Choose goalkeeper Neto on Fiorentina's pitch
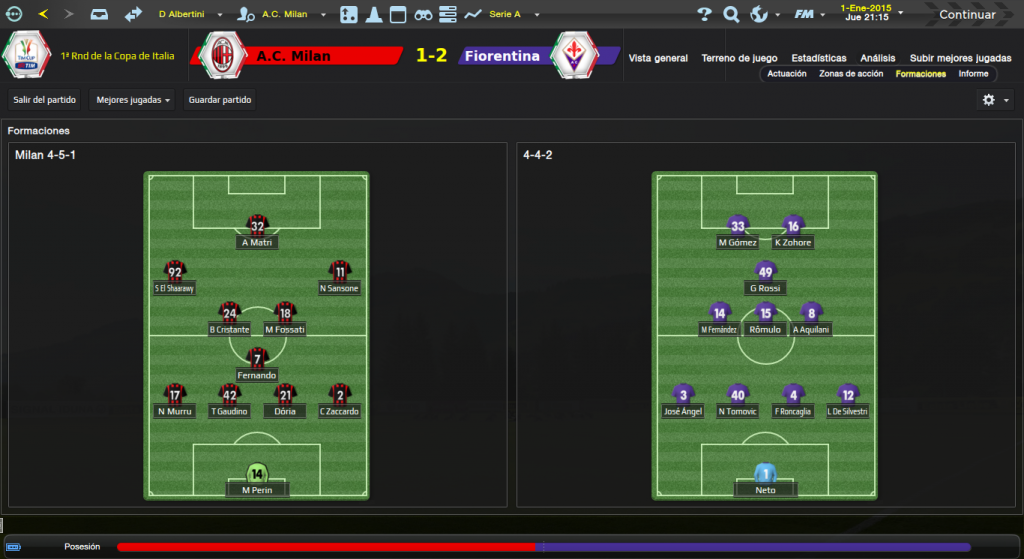Screen dimensions: 1024x559 (x=767, y=480)
